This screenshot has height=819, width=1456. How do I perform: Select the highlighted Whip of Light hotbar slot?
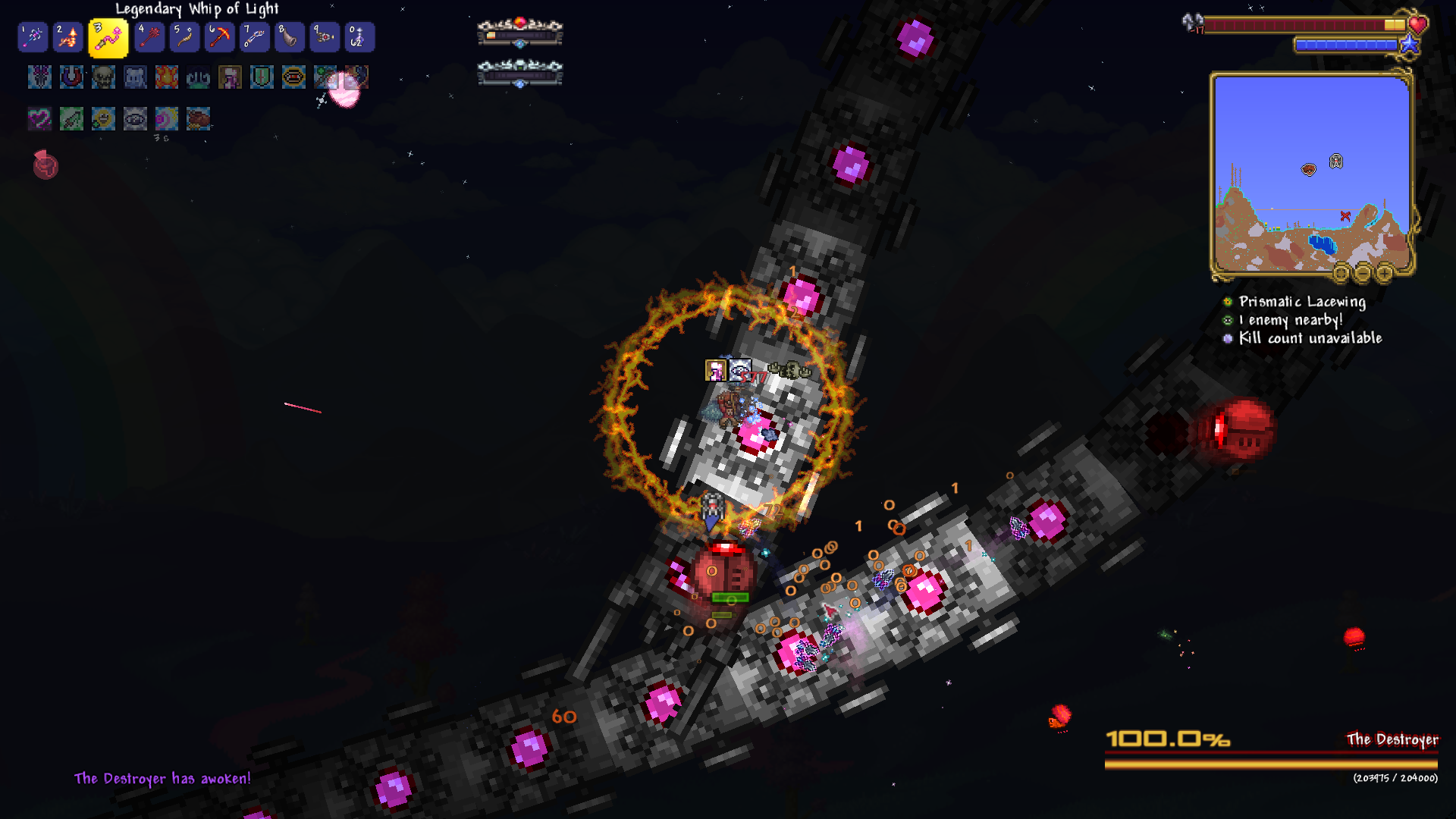pyautogui.click(x=108, y=38)
